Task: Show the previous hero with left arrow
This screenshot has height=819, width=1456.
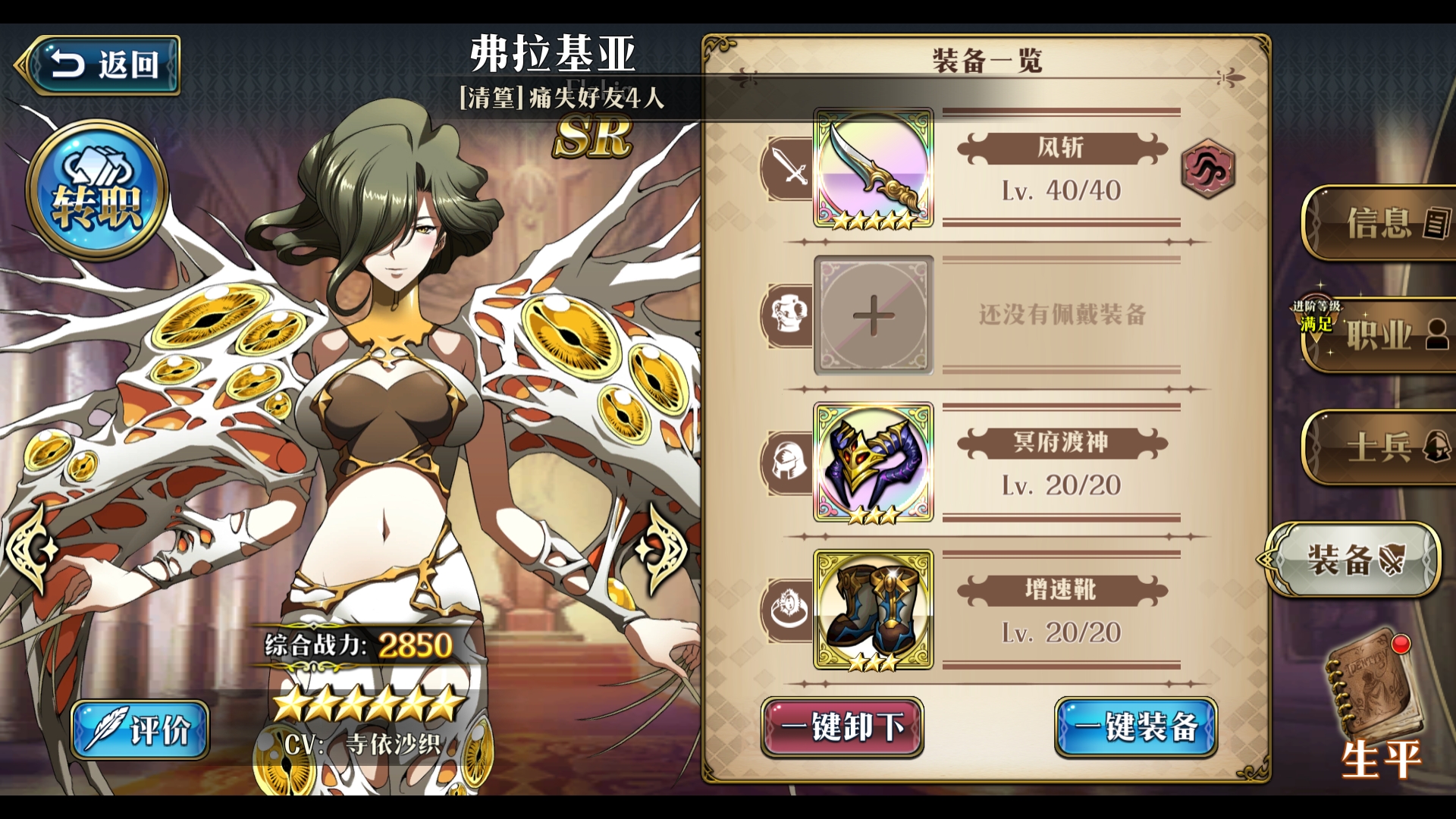Action: (32, 548)
